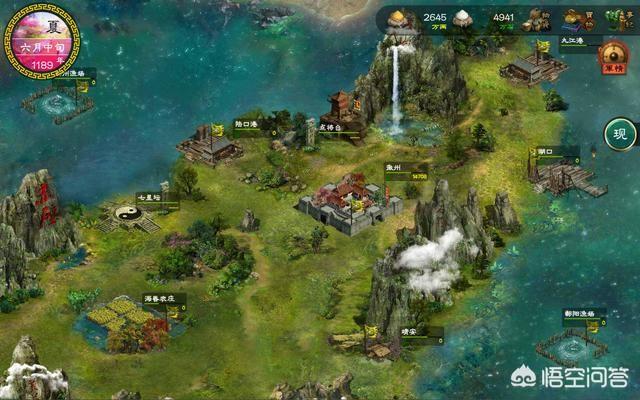Open the gold treasure chest icon
This screenshot has width=640, height=400.
(575, 17)
